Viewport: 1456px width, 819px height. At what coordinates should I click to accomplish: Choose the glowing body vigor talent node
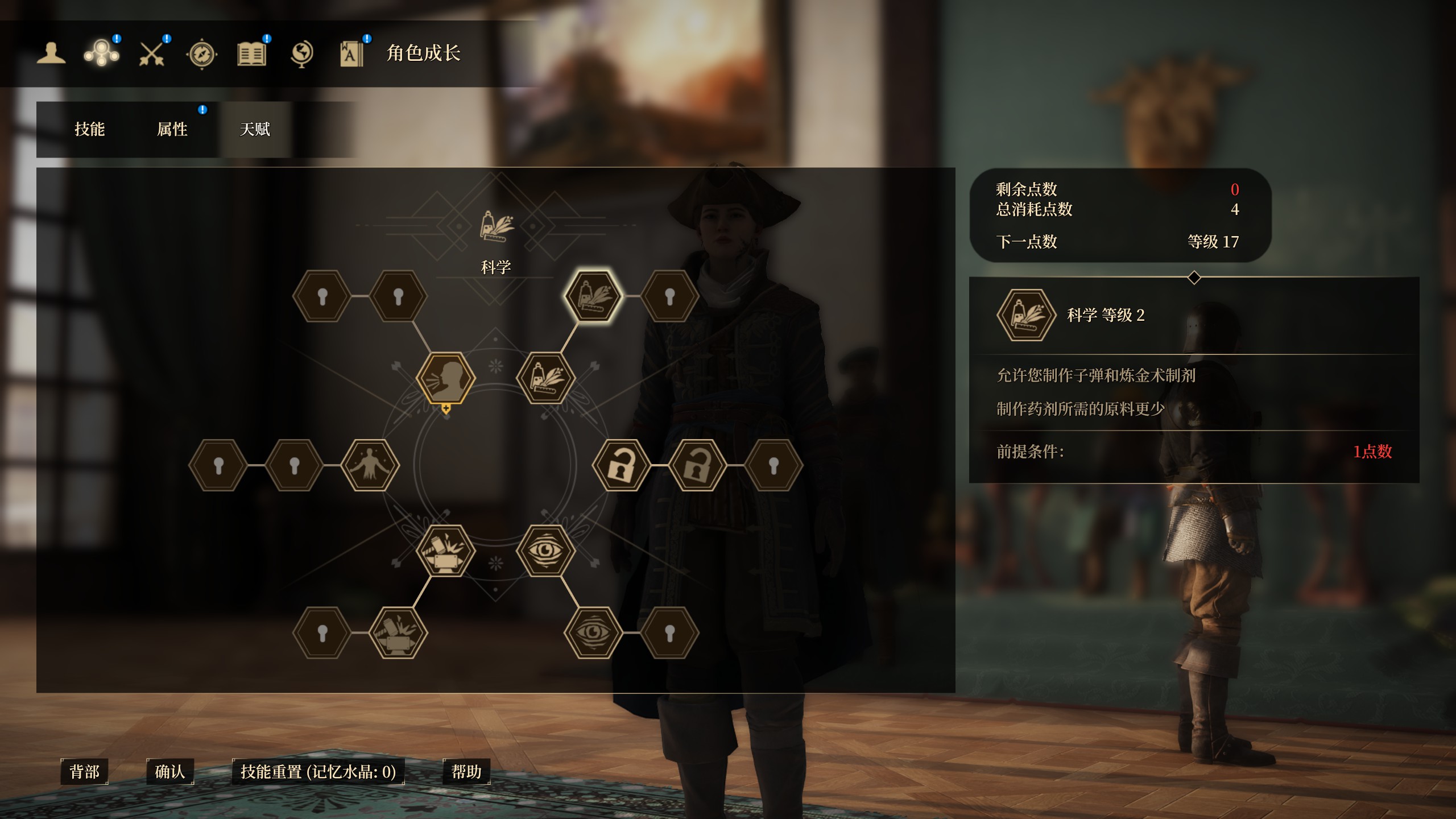click(370, 465)
